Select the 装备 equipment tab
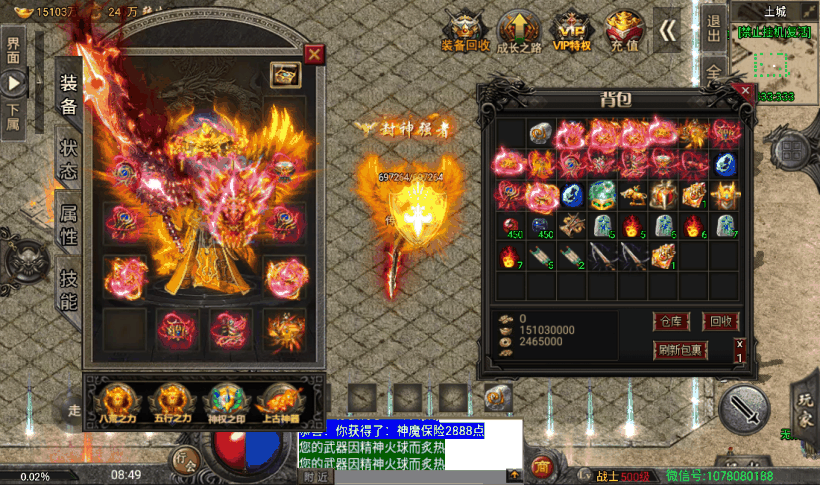The width and height of the screenshot is (820, 485). pyautogui.click(x=68, y=93)
